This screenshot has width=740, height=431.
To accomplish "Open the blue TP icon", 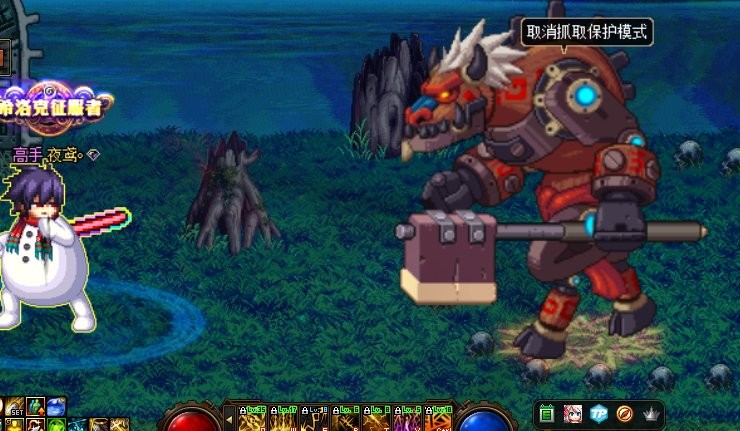I will click(598, 412).
